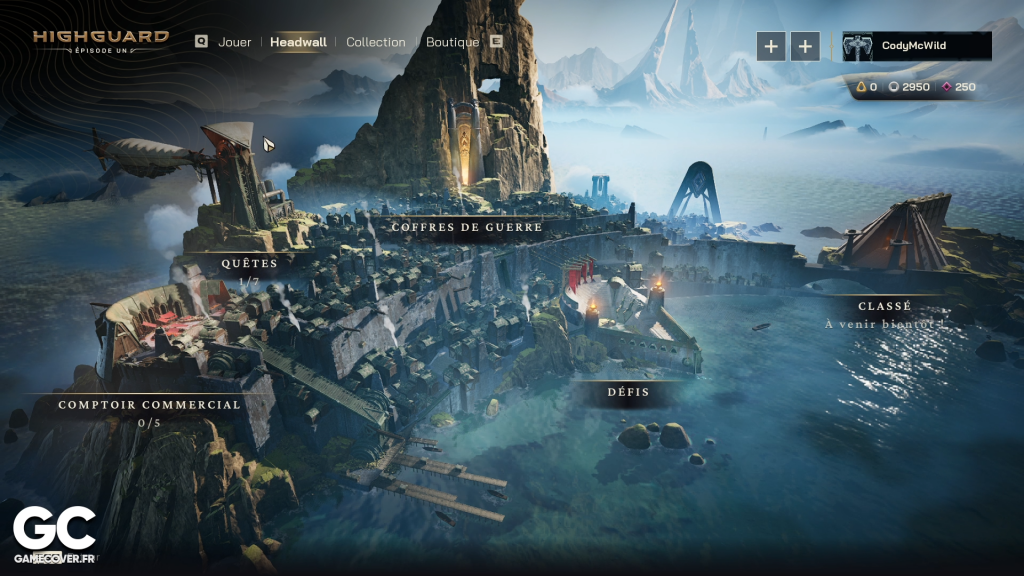Viewport: 1024px width, 576px height.
Task: Open the Quêtes location label
Action: 250,263
